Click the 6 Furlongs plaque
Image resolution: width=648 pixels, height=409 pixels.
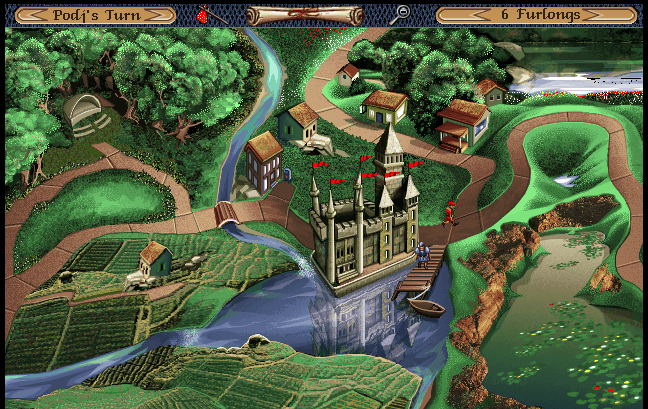[536, 15]
